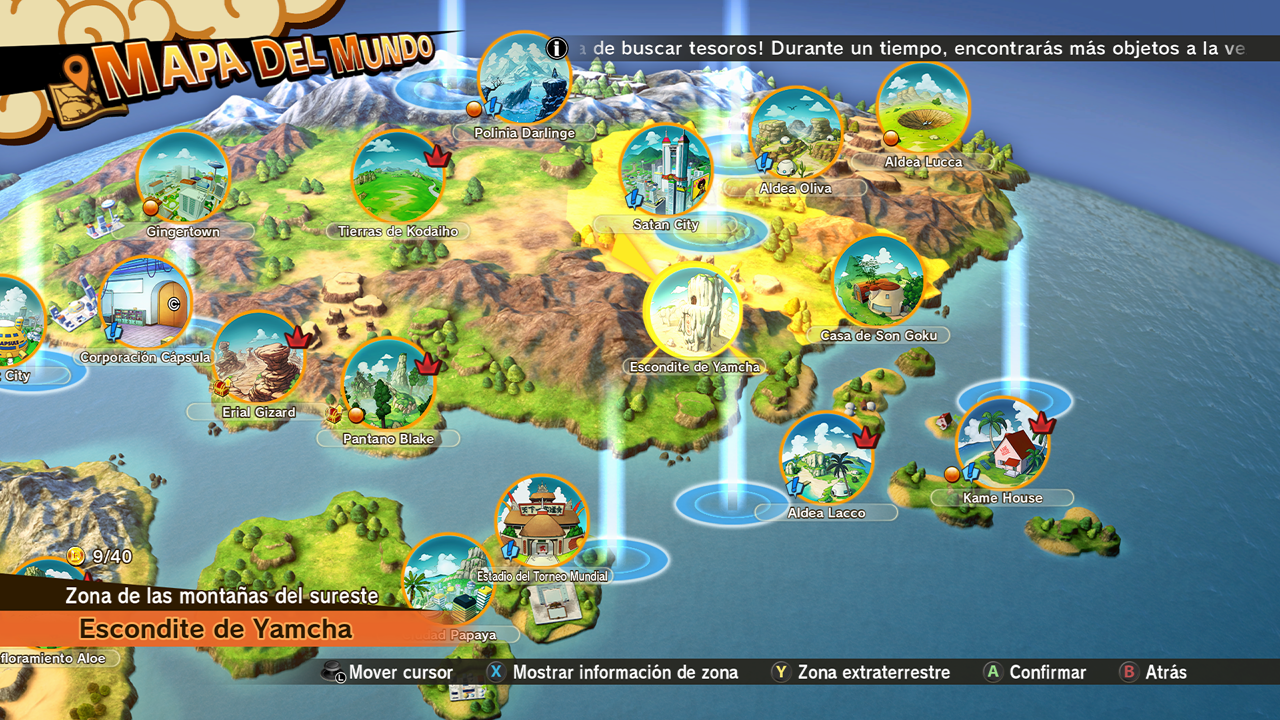Choose the Gingertown location marker
Screen dimensions: 1280x720
(x=183, y=177)
